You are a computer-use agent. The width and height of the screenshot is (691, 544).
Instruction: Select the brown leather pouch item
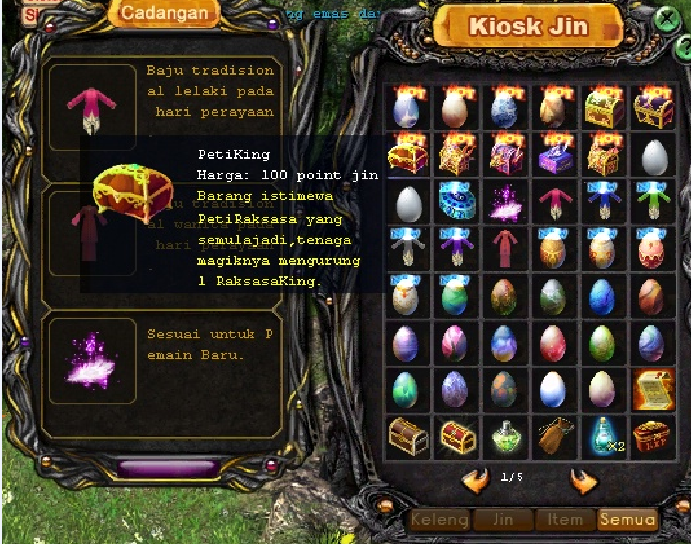pyautogui.click(x=554, y=436)
